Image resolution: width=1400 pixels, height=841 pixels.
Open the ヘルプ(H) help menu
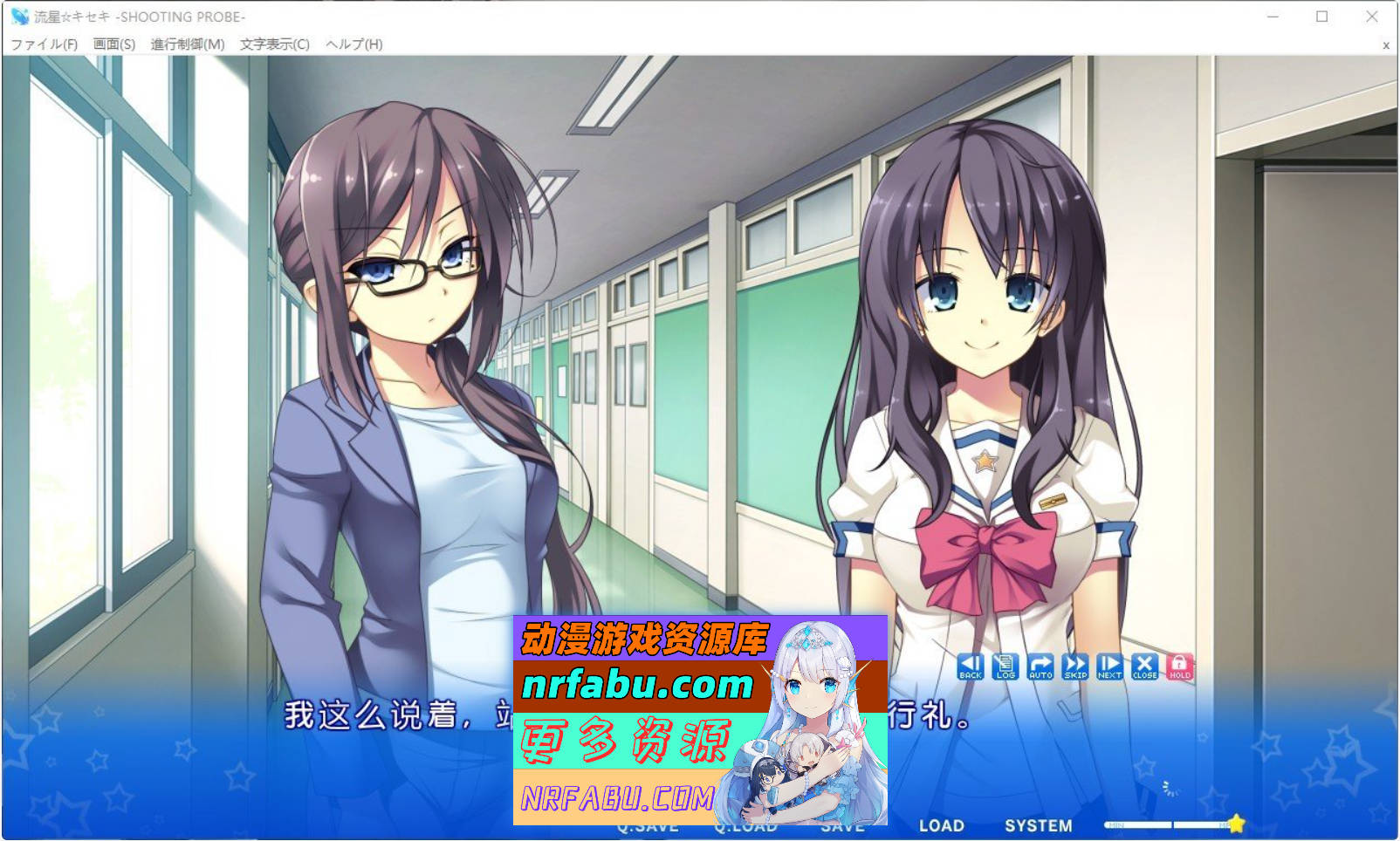tap(353, 42)
